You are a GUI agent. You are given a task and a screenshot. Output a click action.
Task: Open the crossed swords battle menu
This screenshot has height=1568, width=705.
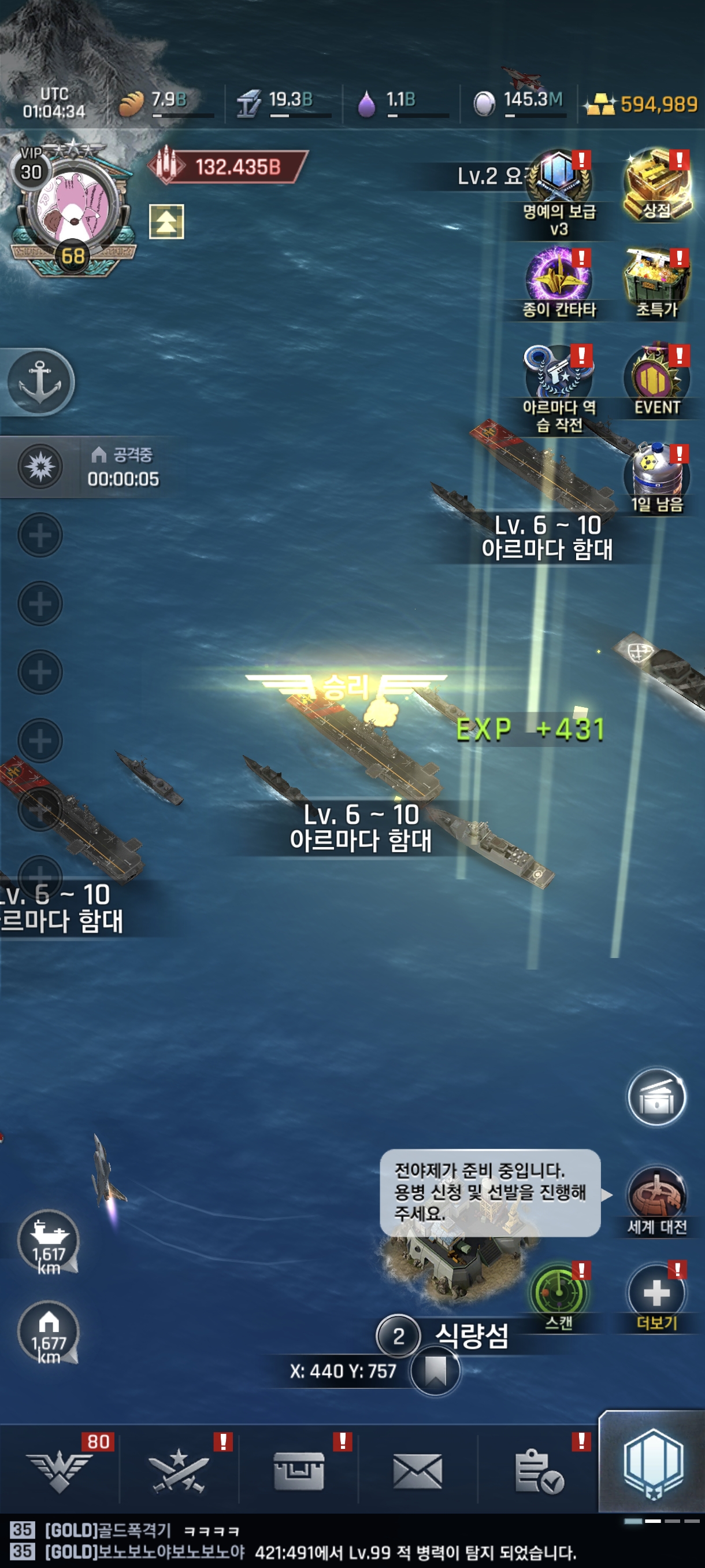tap(179, 1471)
